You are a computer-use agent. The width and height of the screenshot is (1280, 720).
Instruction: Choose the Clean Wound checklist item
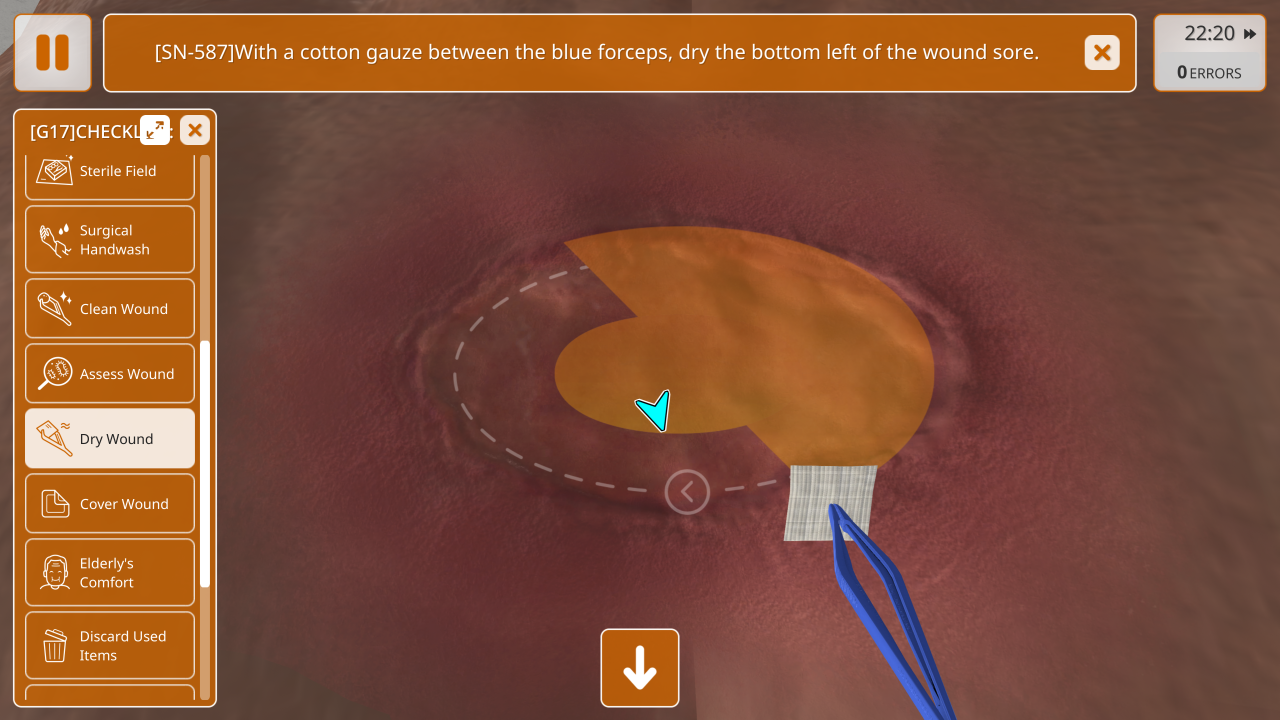pyautogui.click(x=110, y=309)
